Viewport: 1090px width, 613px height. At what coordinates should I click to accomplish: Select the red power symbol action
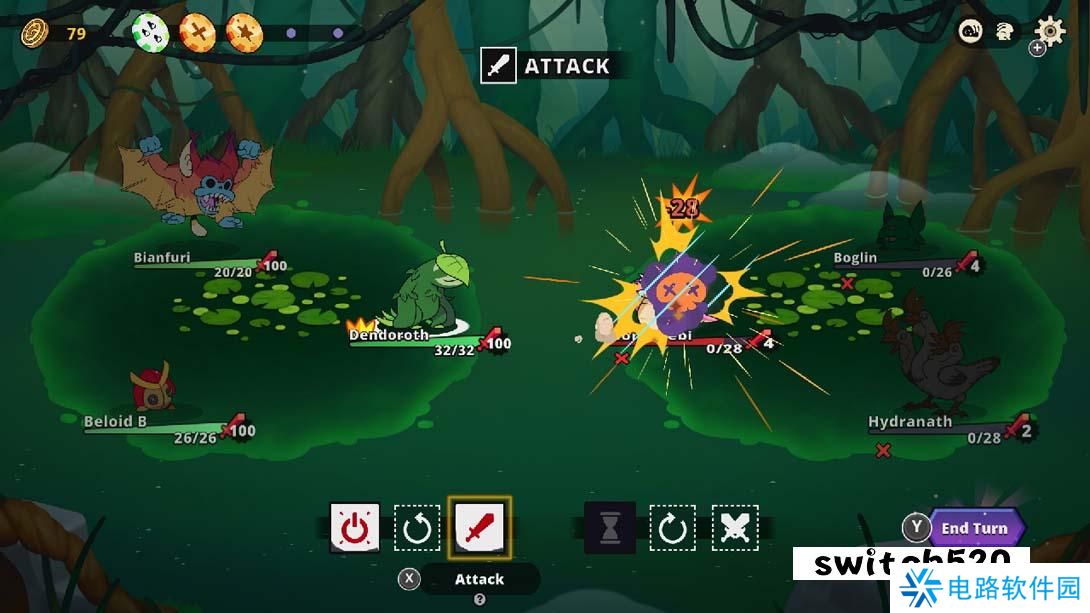(355, 527)
